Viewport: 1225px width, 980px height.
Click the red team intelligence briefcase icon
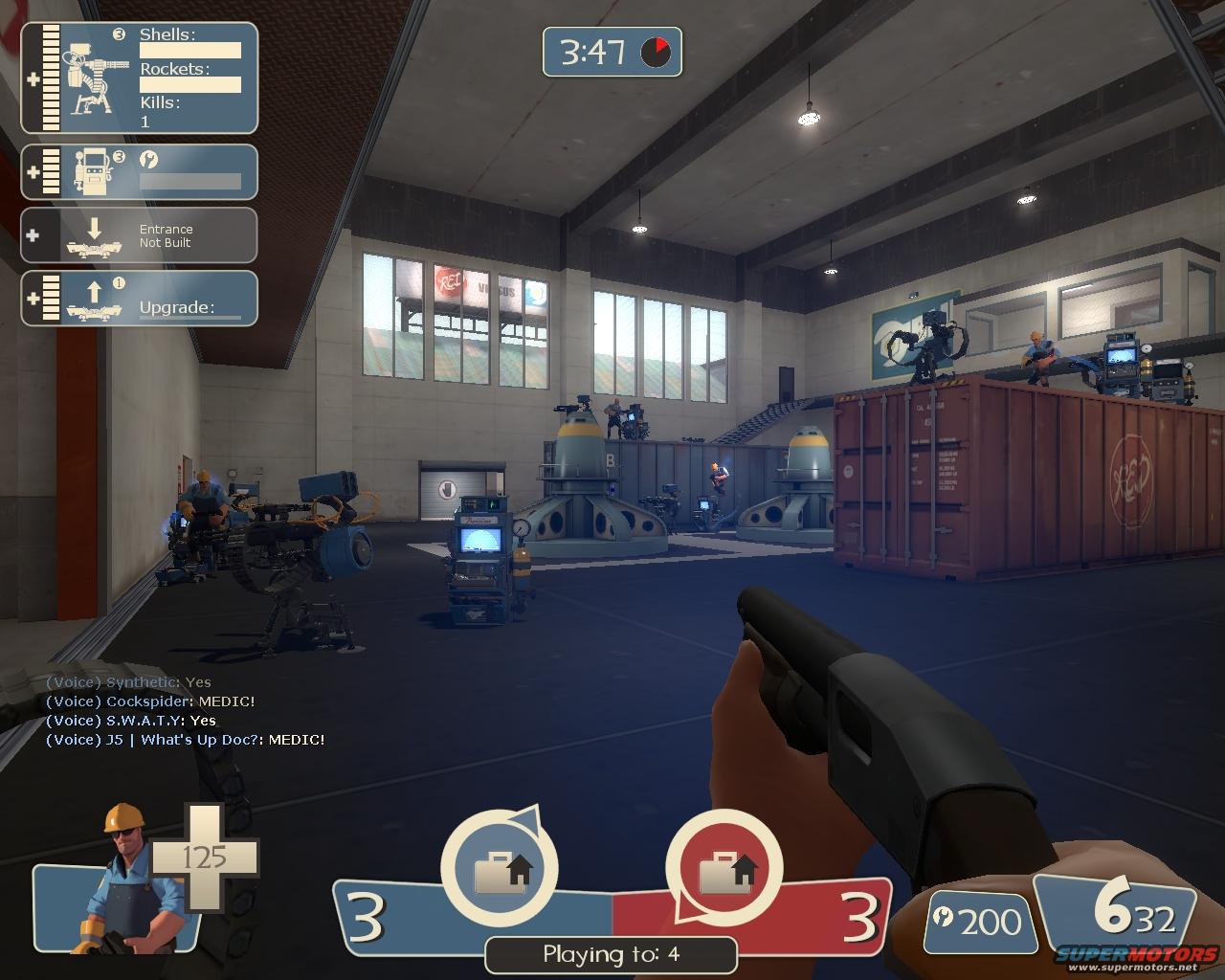[724, 869]
